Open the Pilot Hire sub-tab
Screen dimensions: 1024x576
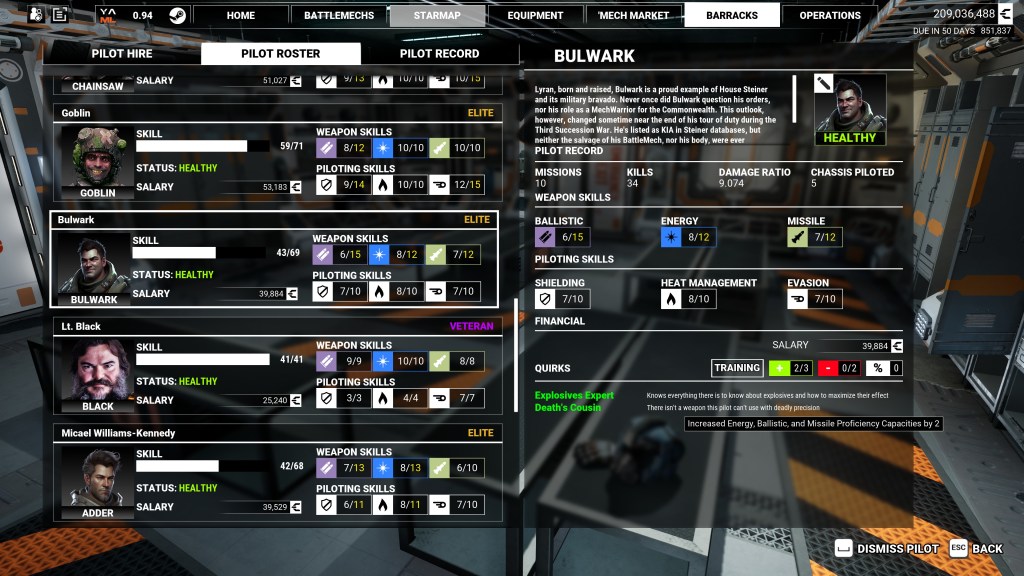click(x=122, y=54)
